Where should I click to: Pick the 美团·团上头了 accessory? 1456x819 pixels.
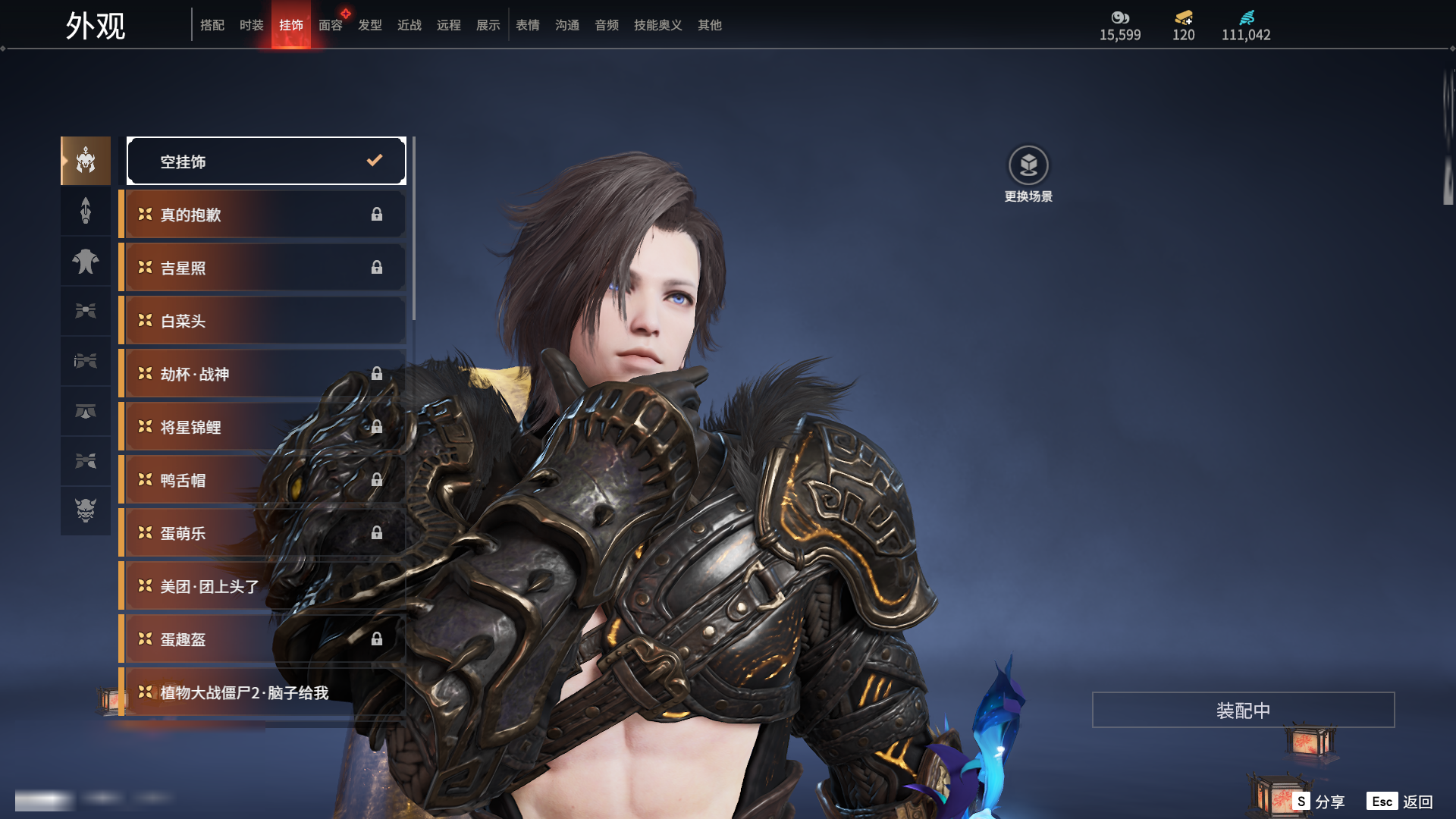coord(262,586)
